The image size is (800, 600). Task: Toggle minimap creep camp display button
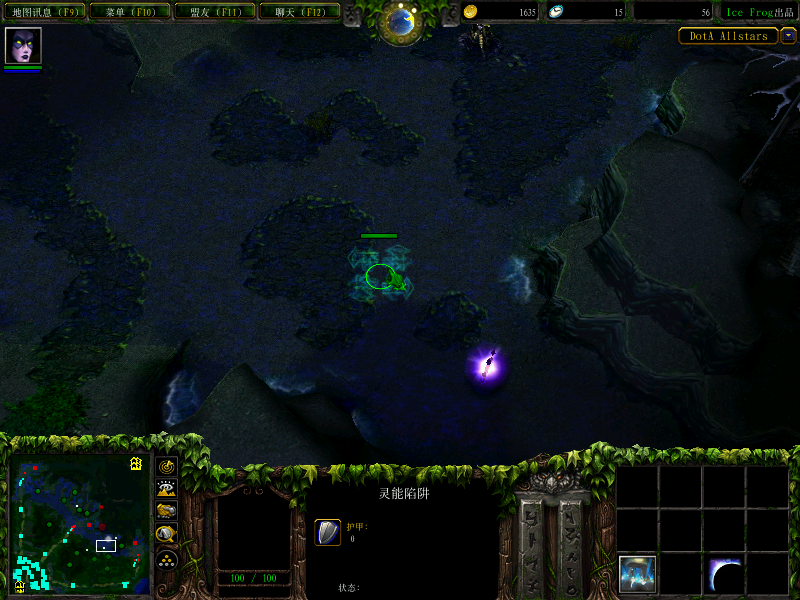tap(167, 535)
